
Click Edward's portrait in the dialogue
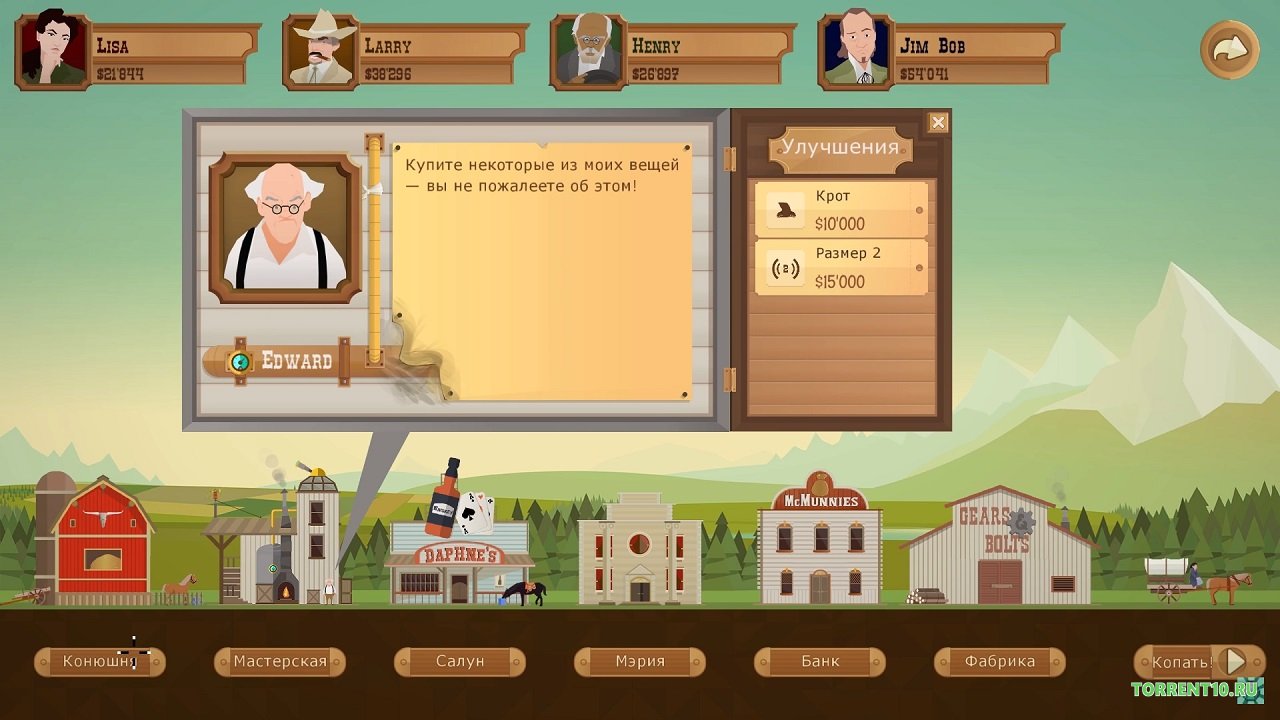[x=285, y=228]
